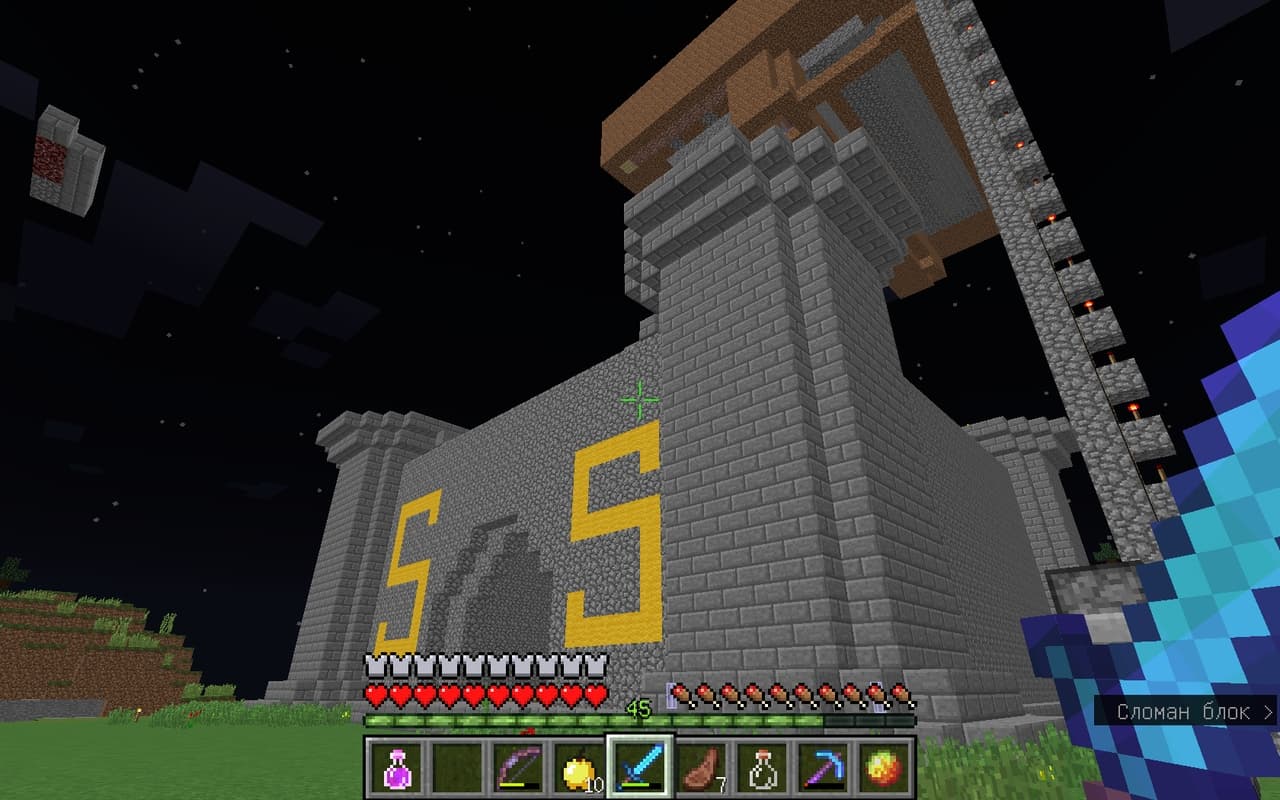Switch to the enchanted diamond pickaxe
The image size is (1280, 800).
click(x=823, y=768)
